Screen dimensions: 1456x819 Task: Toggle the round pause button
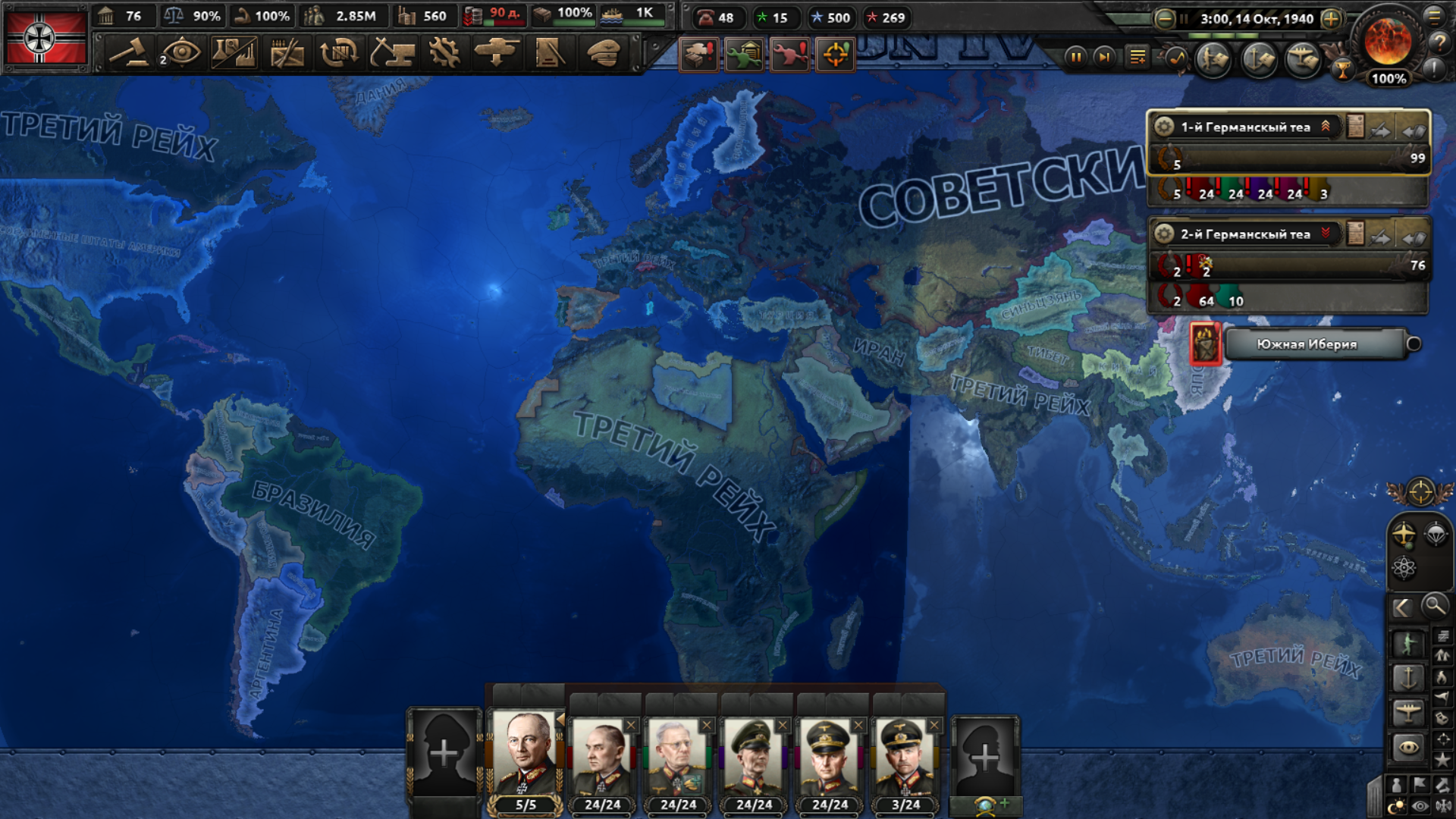click(1075, 57)
